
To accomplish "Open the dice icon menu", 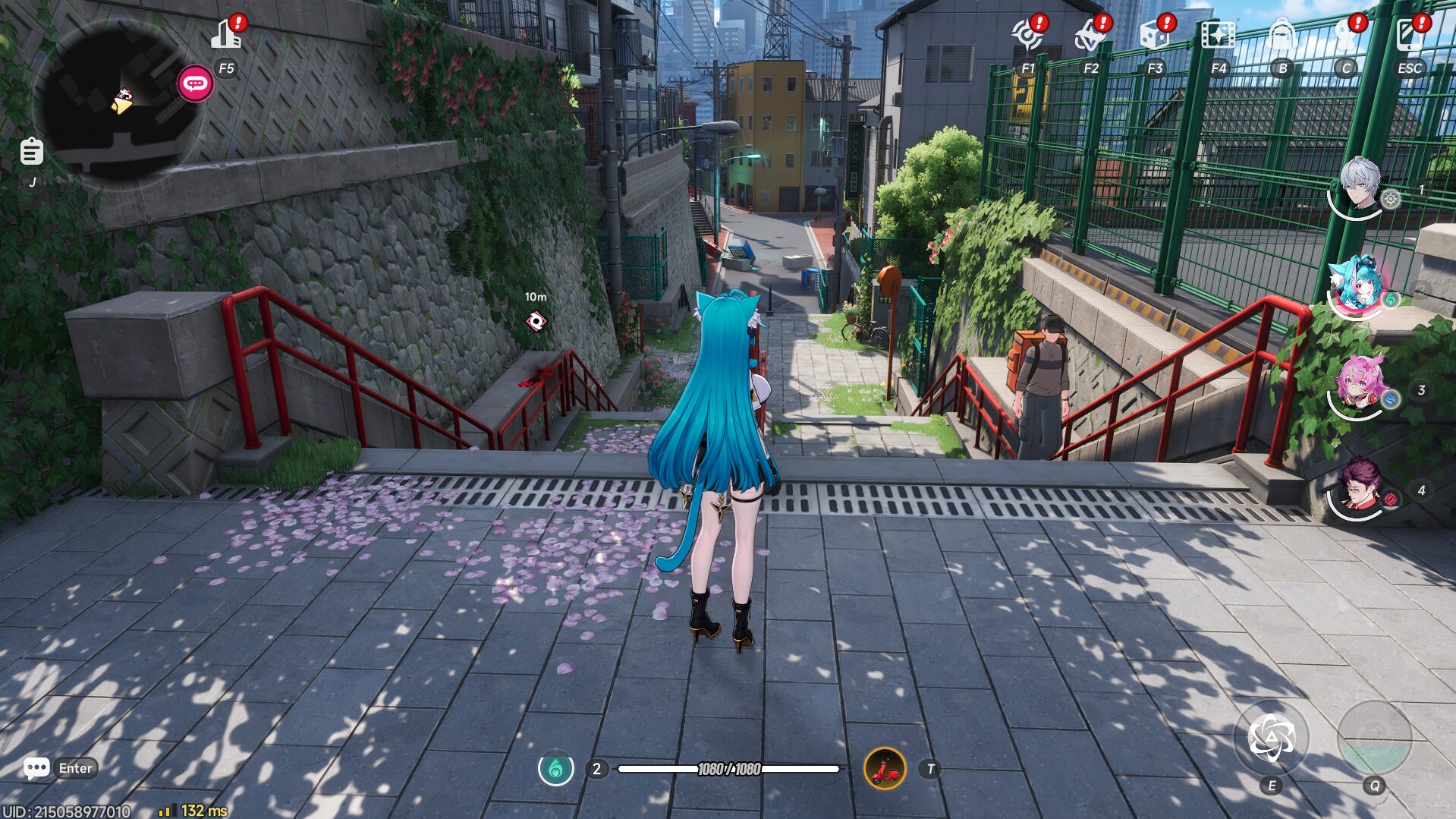I will tap(1155, 36).
